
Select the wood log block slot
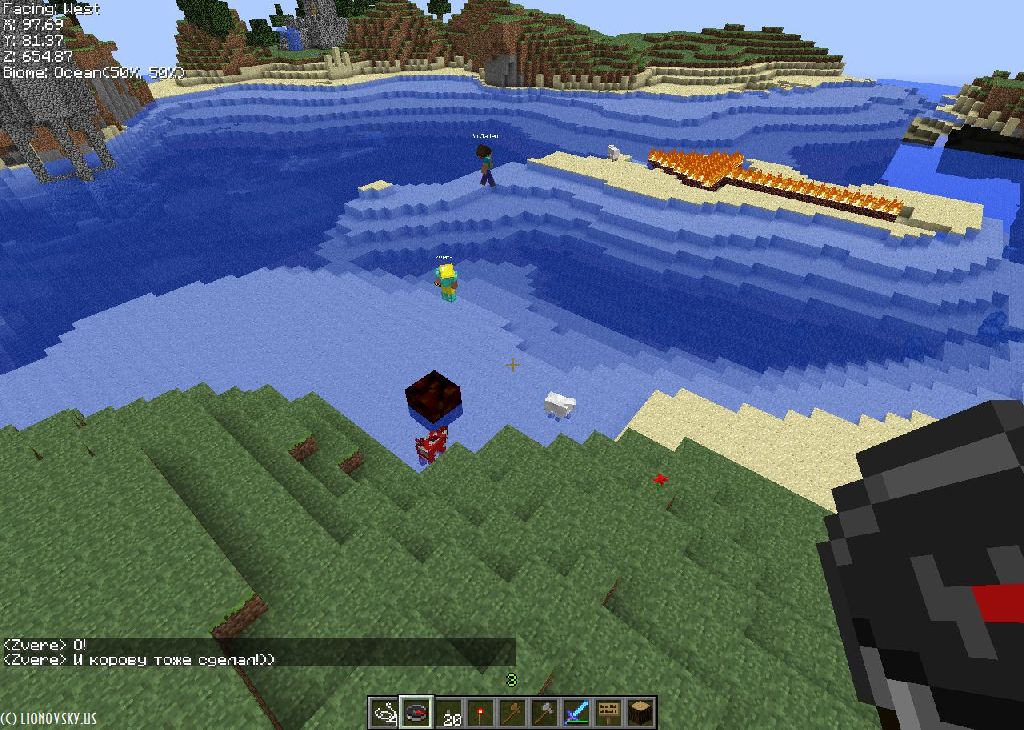click(x=640, y=713)
